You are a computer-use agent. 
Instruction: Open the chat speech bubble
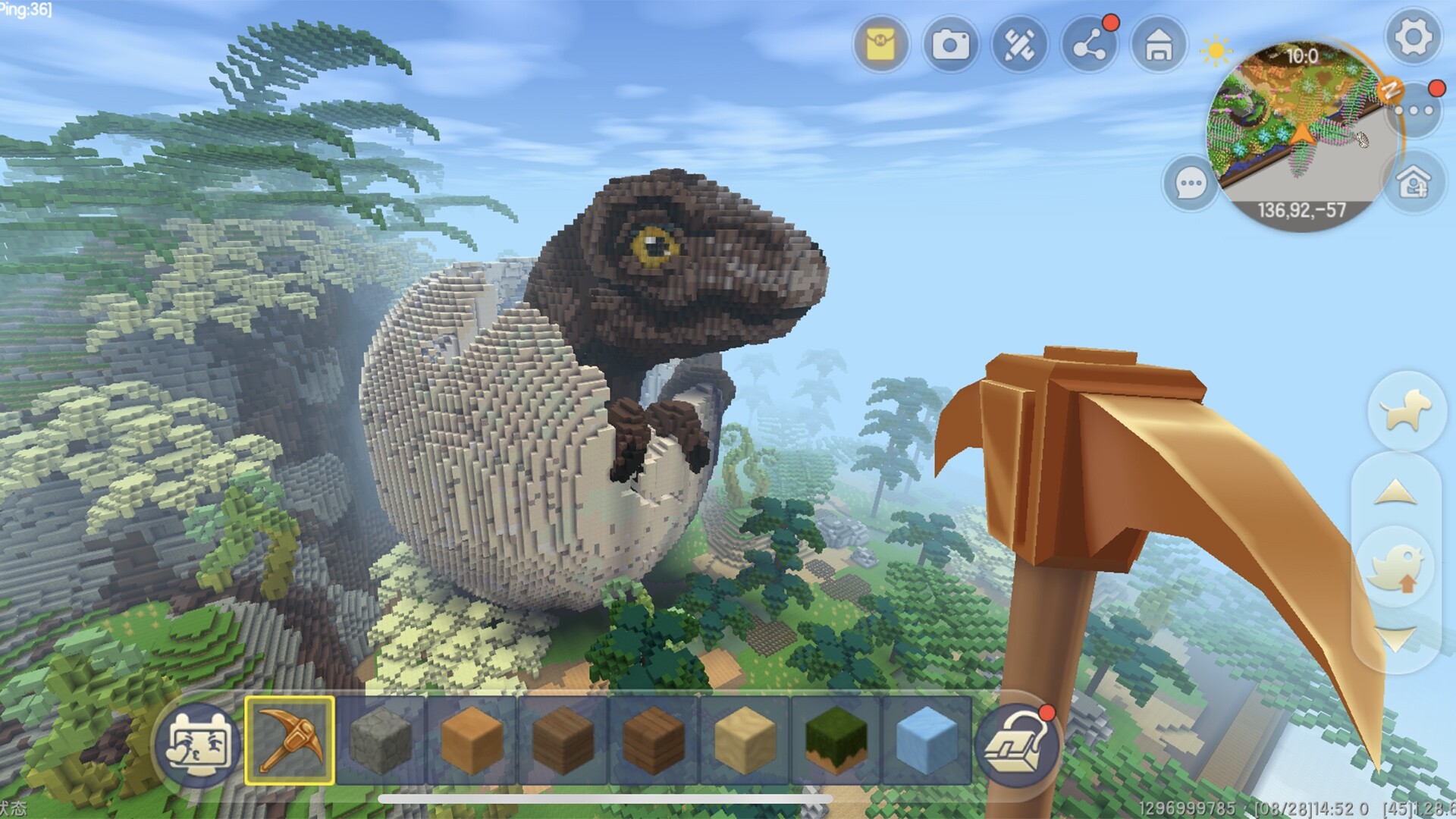[x=1190, y=183]
